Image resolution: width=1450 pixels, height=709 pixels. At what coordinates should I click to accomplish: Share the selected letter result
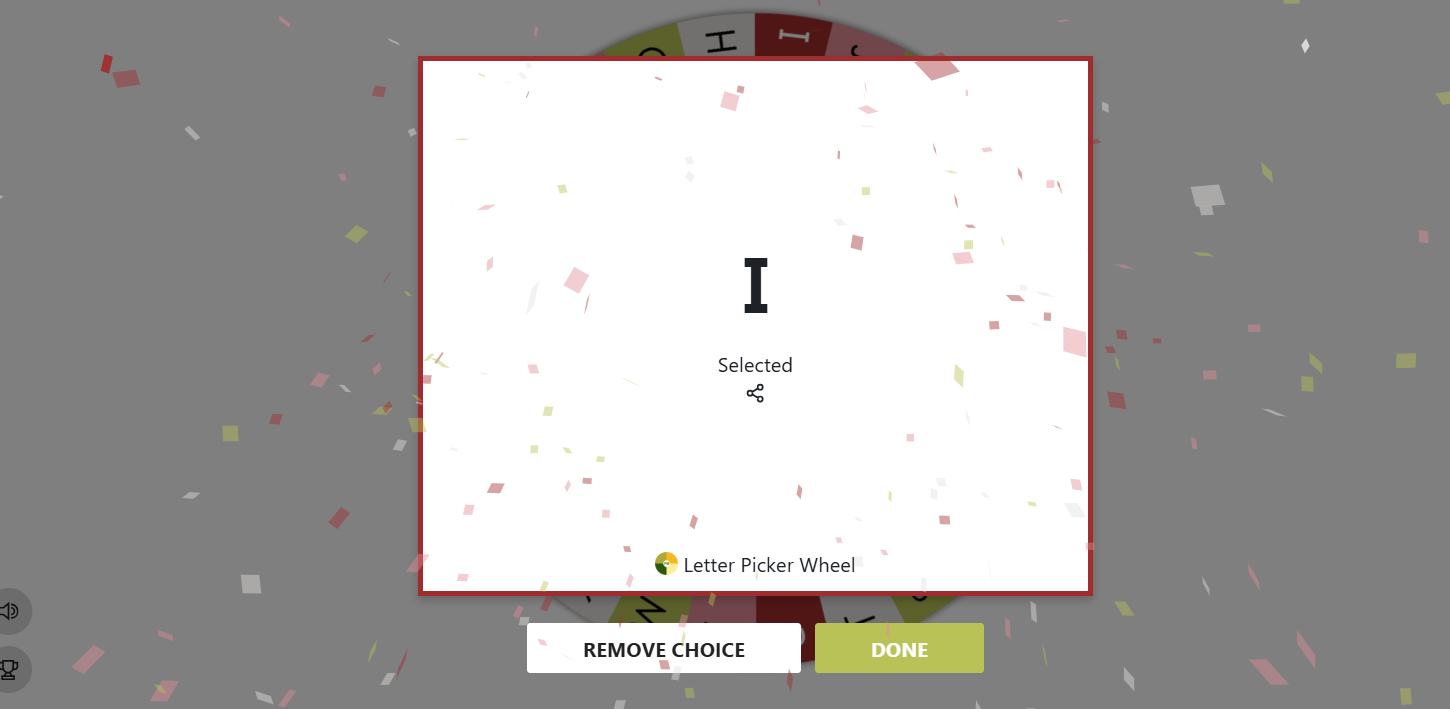(x=755, y=394)
